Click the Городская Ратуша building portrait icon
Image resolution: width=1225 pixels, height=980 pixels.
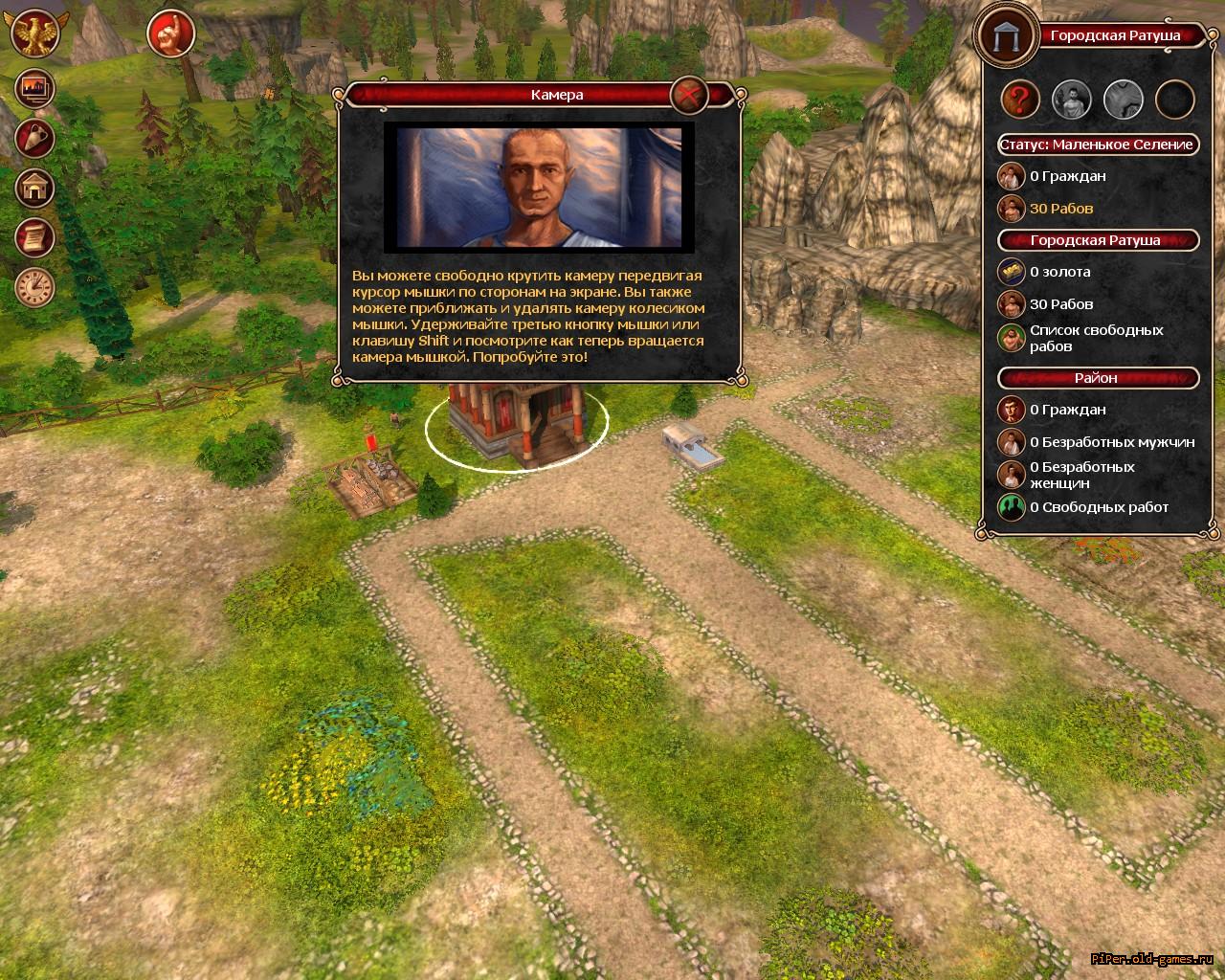pyautogui.click(x=1006, y=35)
